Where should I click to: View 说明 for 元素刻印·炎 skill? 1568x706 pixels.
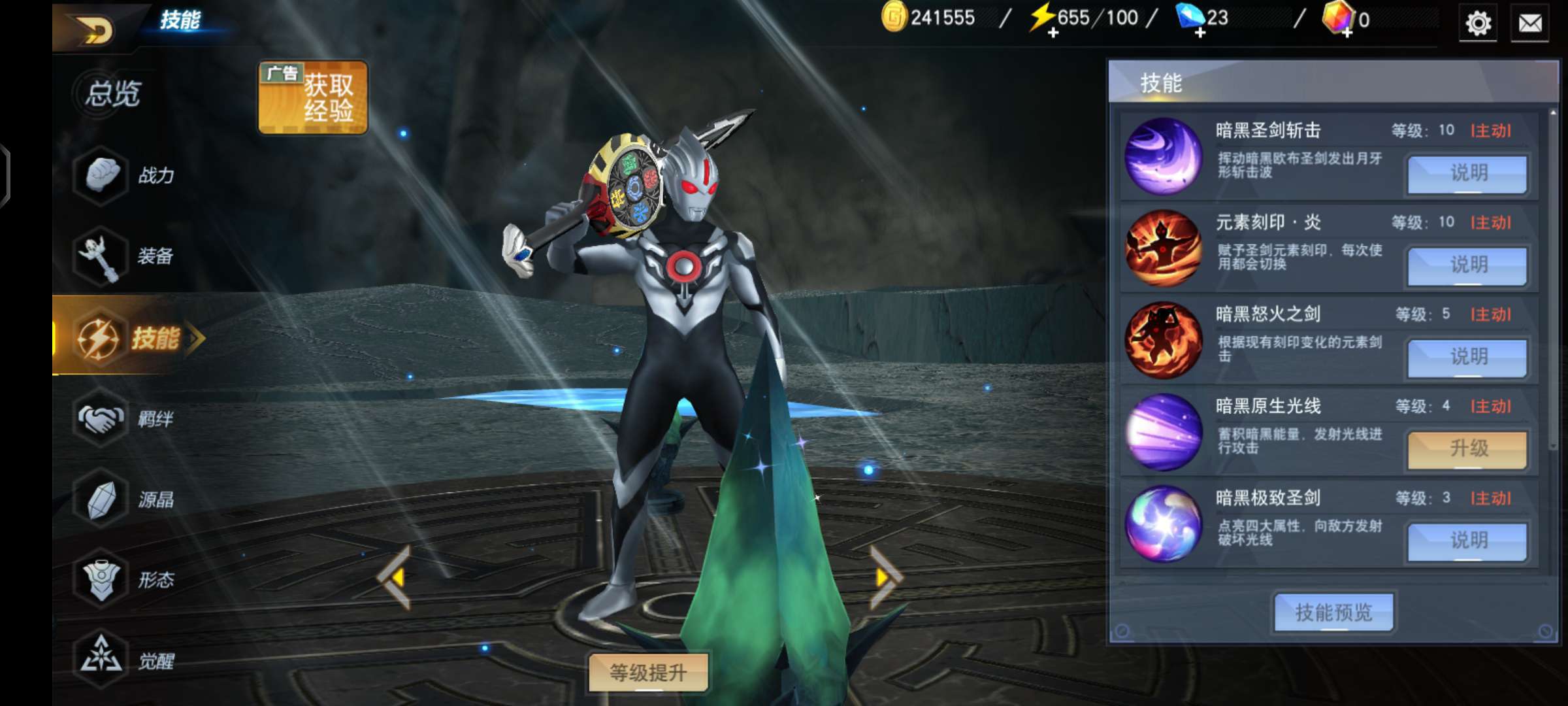click(1467, 265)
